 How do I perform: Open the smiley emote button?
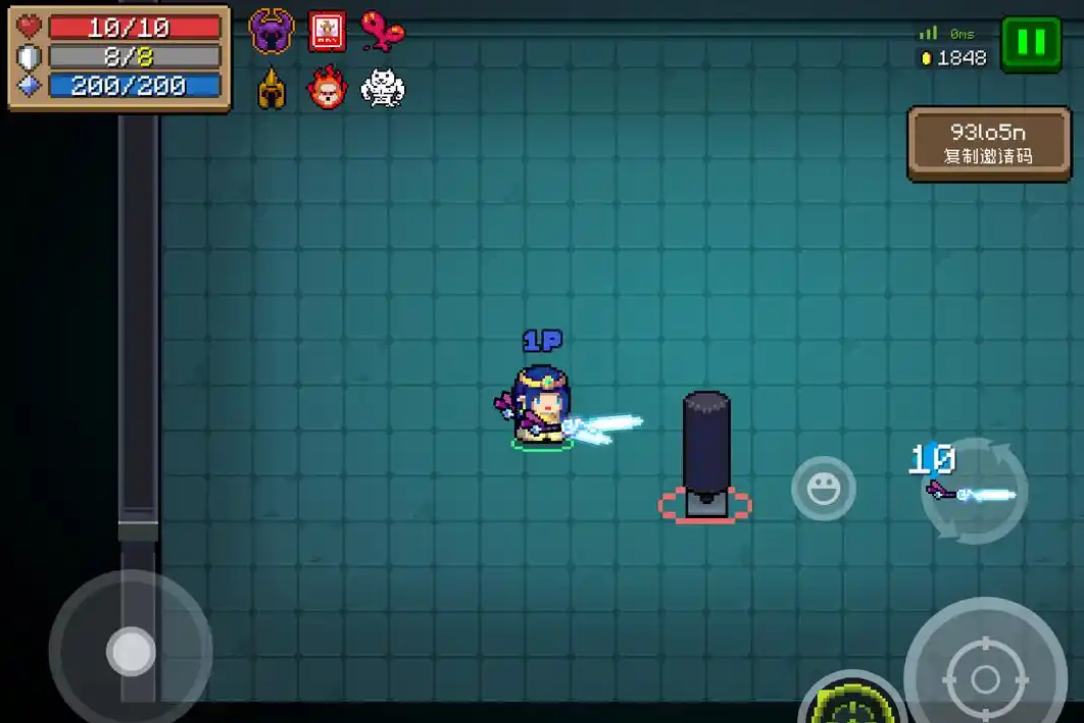click(x=823, y=489)
